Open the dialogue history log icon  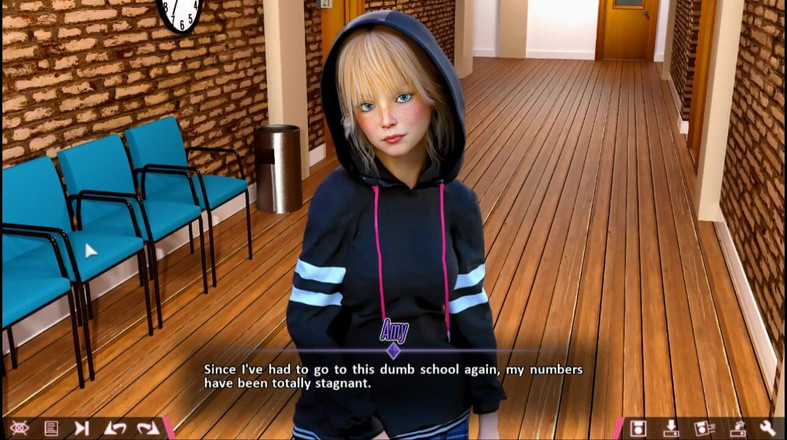(x=50, y=428)
